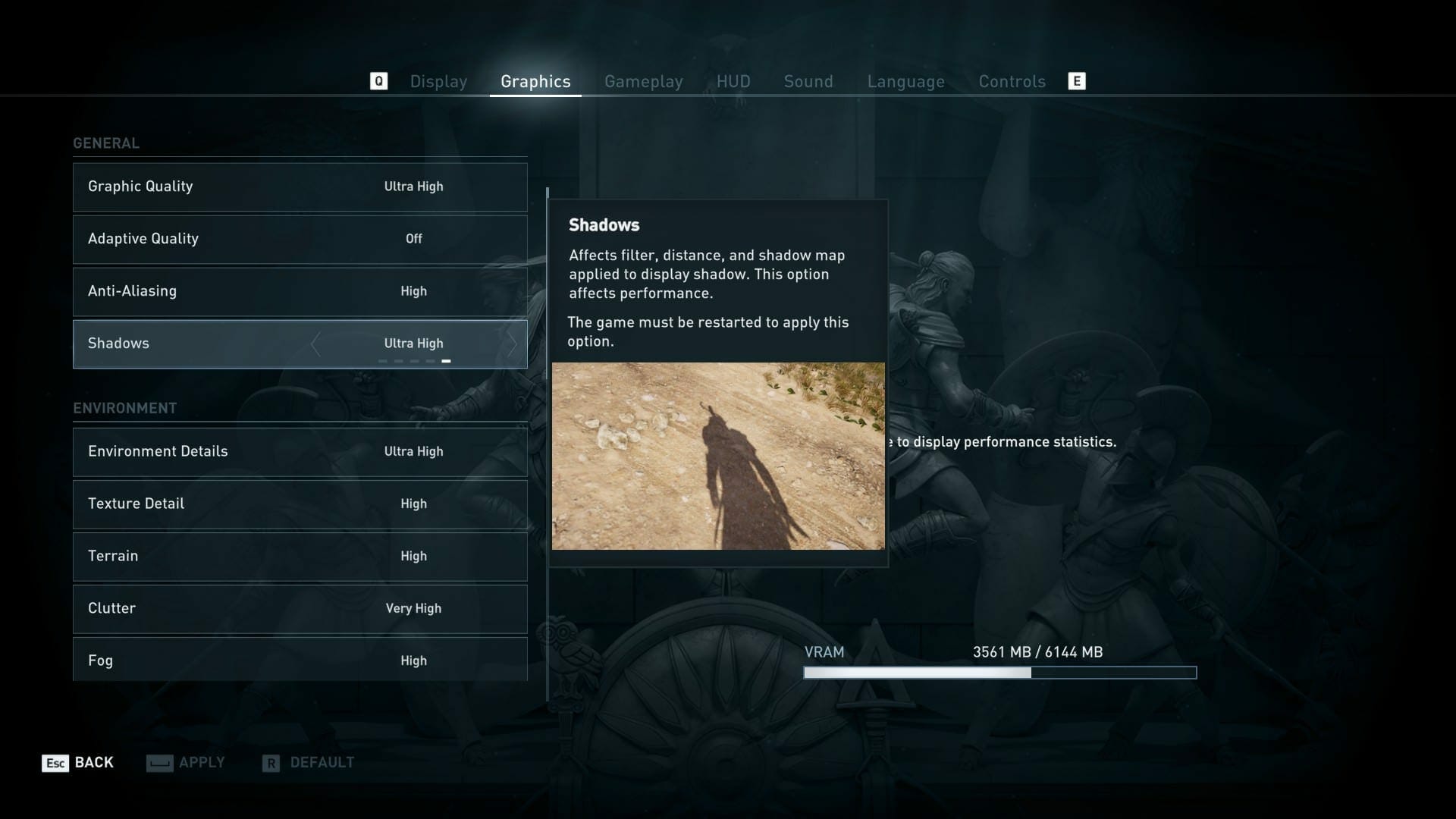This screenshot has height=819, width=1456.
Task: Switch to the Sound tab
Action: click(808, 81)
